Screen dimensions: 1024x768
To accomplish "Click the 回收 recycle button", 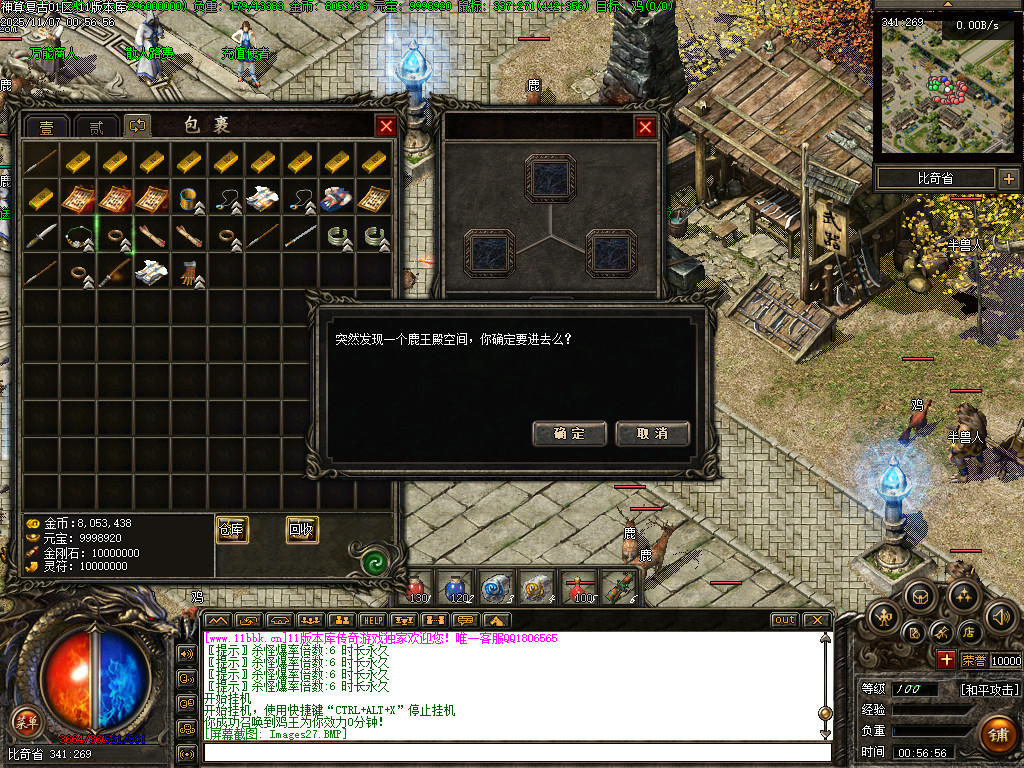I will click(302, 530).
